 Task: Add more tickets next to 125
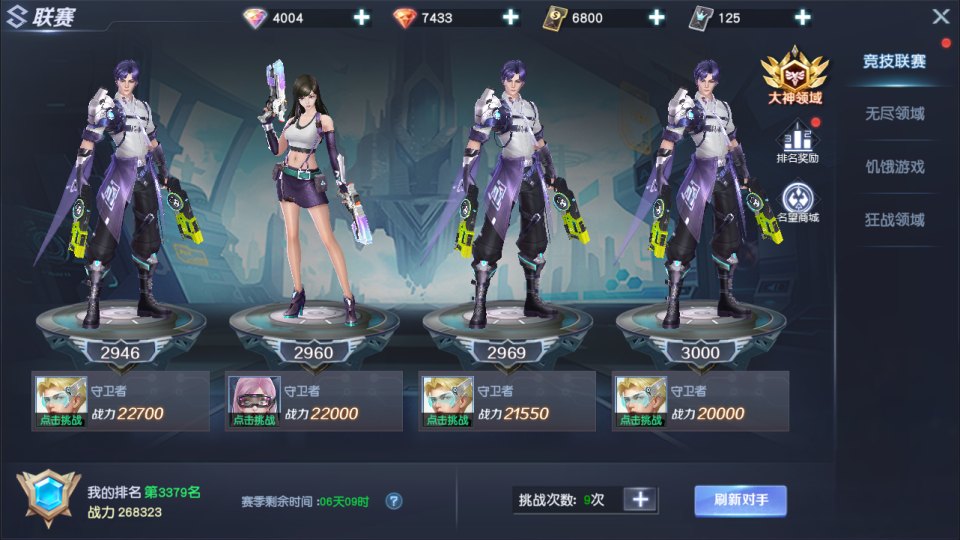coord(801,18)
